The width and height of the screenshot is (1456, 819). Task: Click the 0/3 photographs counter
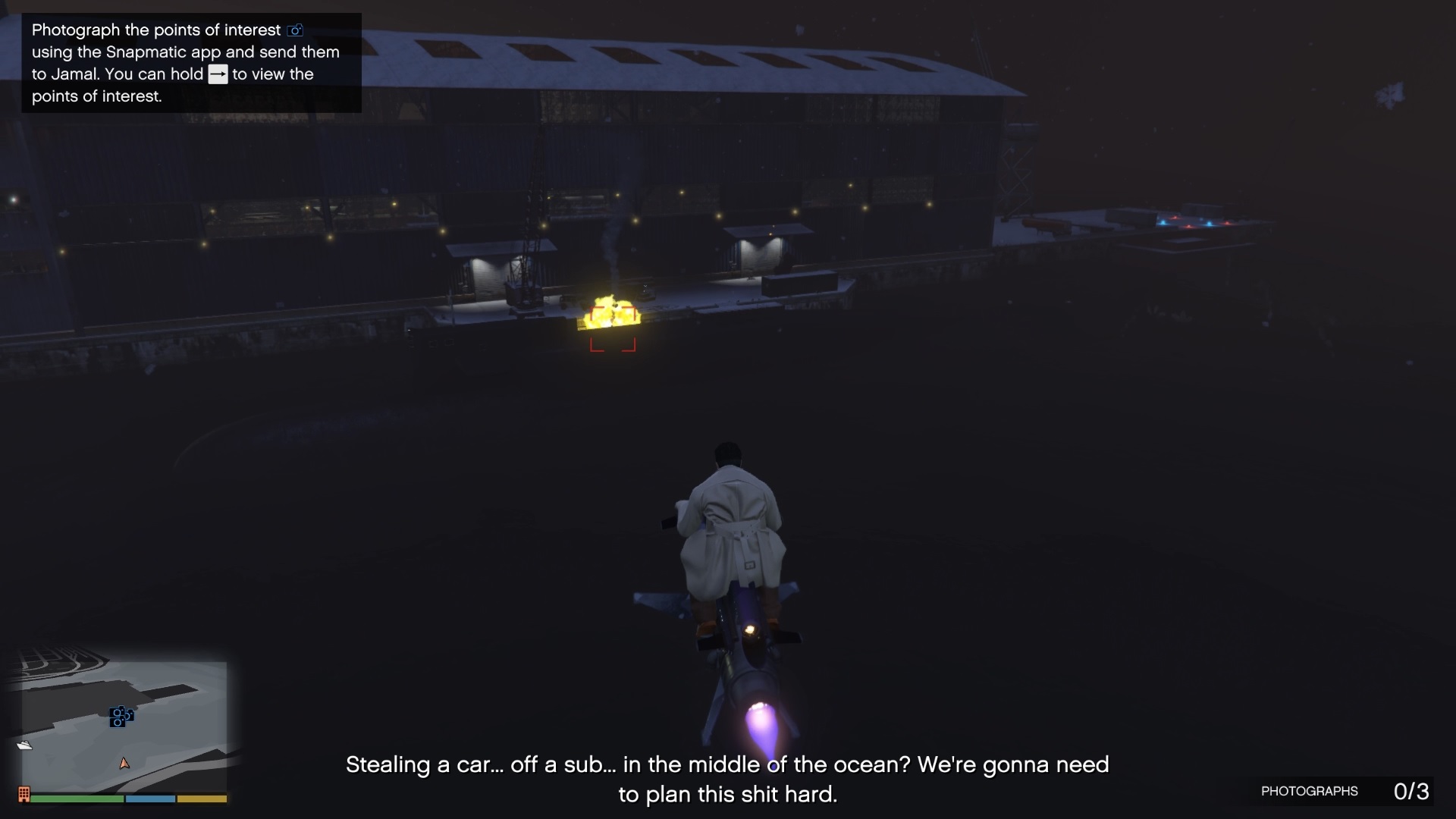(x=1411, y=791)
